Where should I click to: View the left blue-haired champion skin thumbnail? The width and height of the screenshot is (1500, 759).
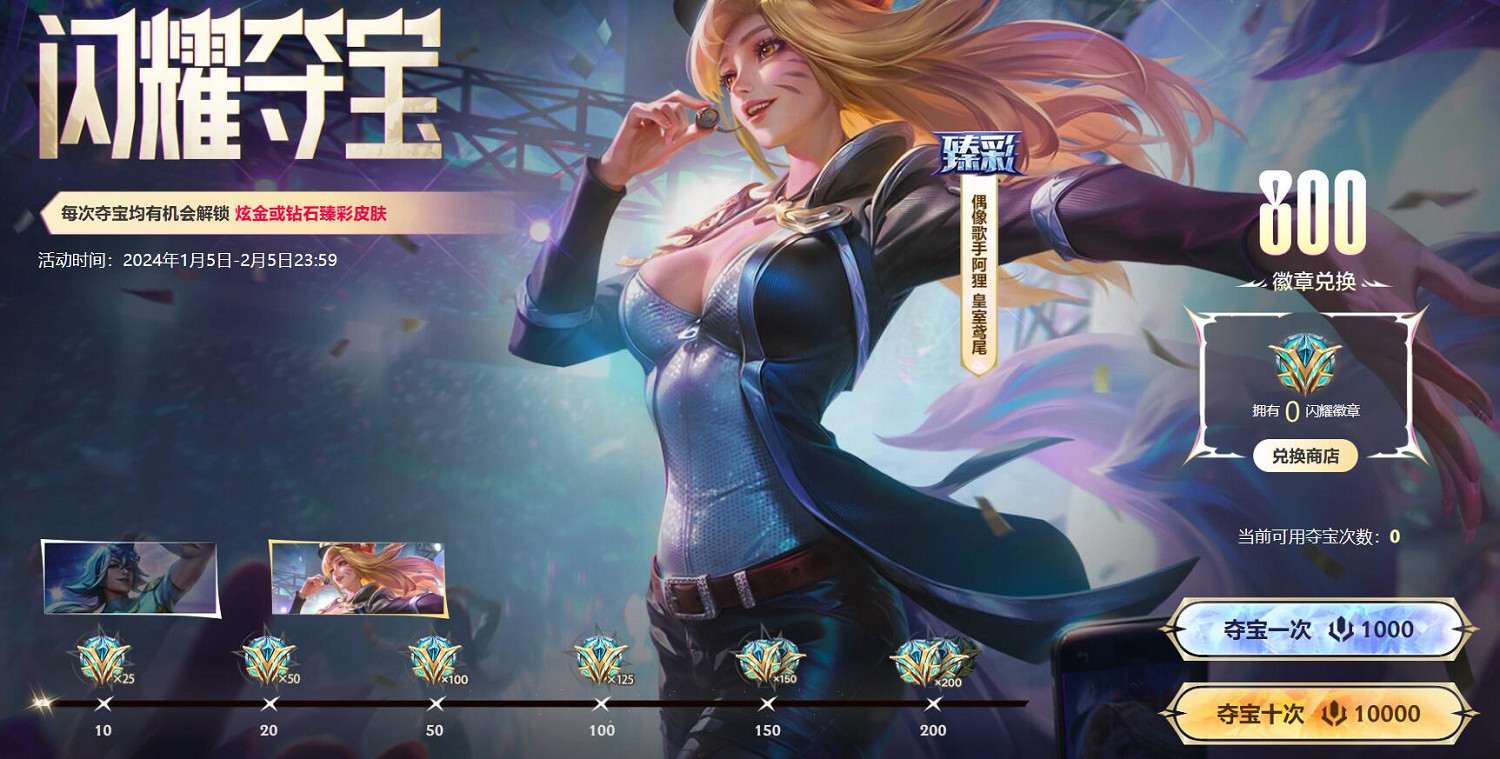128,578
